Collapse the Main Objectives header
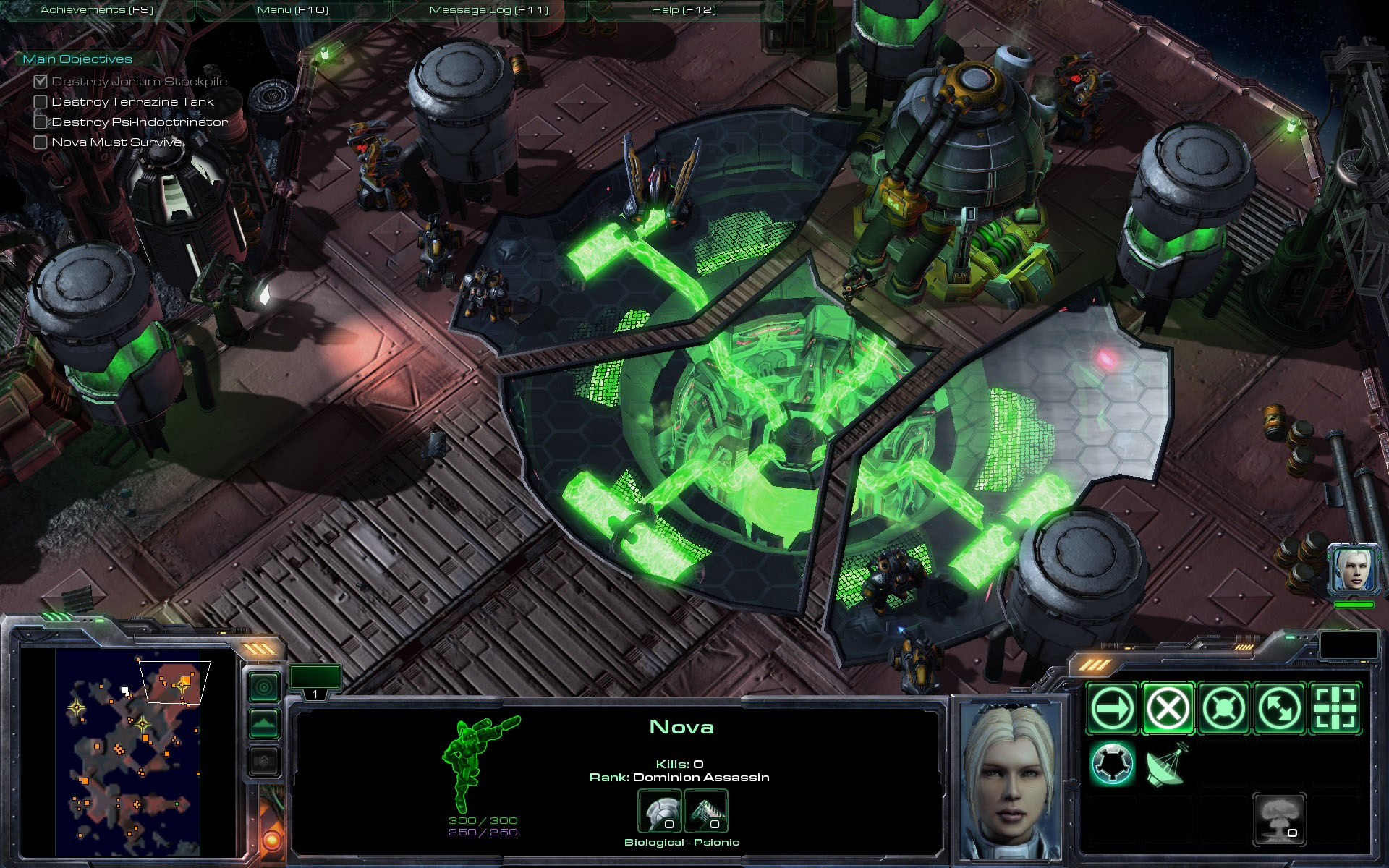Image resolution: width=1389 pixels, height=868 pixels. (x=77, y=59)
